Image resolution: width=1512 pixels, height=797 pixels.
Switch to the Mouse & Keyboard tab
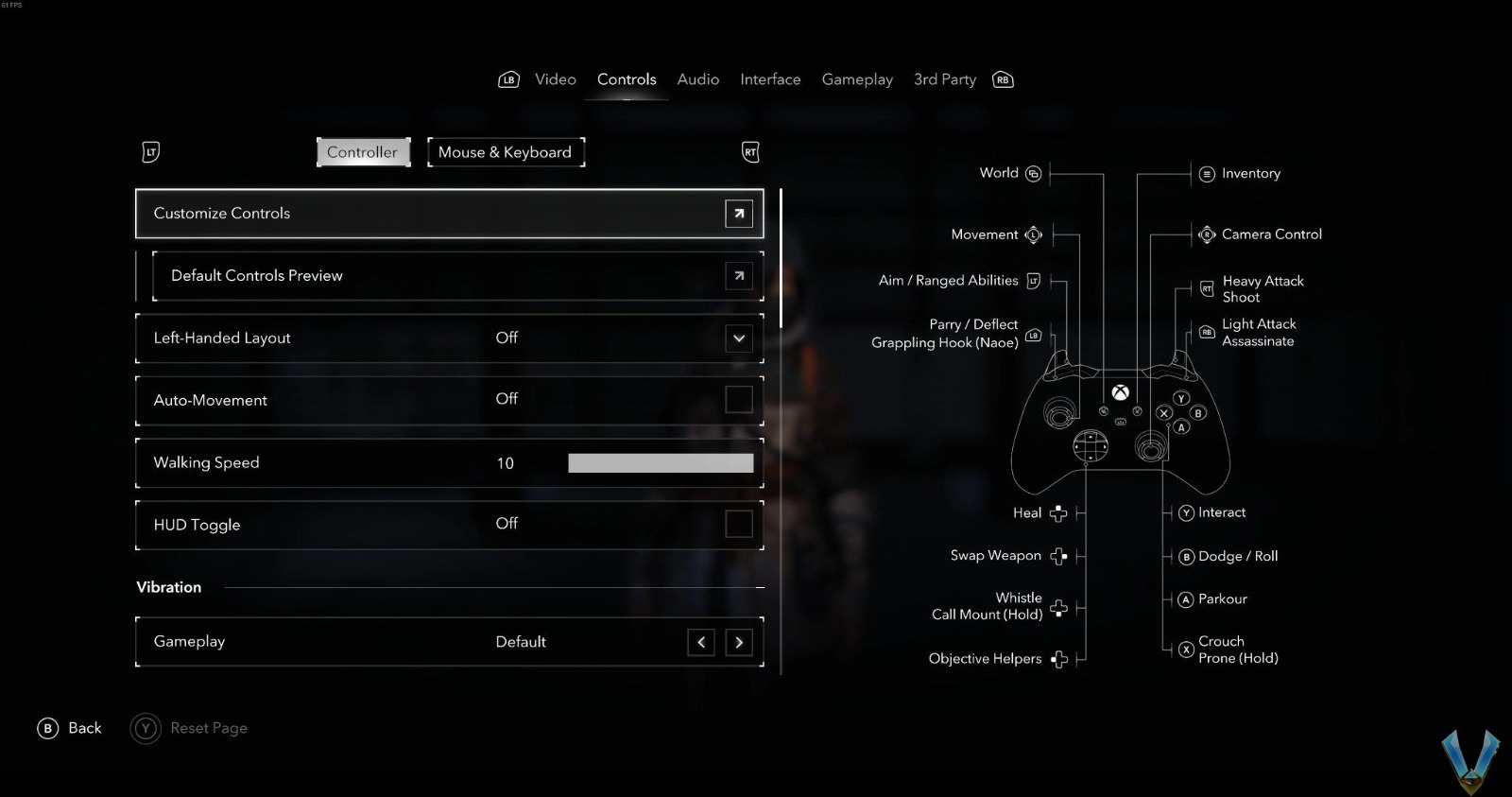tap(506, 152)
